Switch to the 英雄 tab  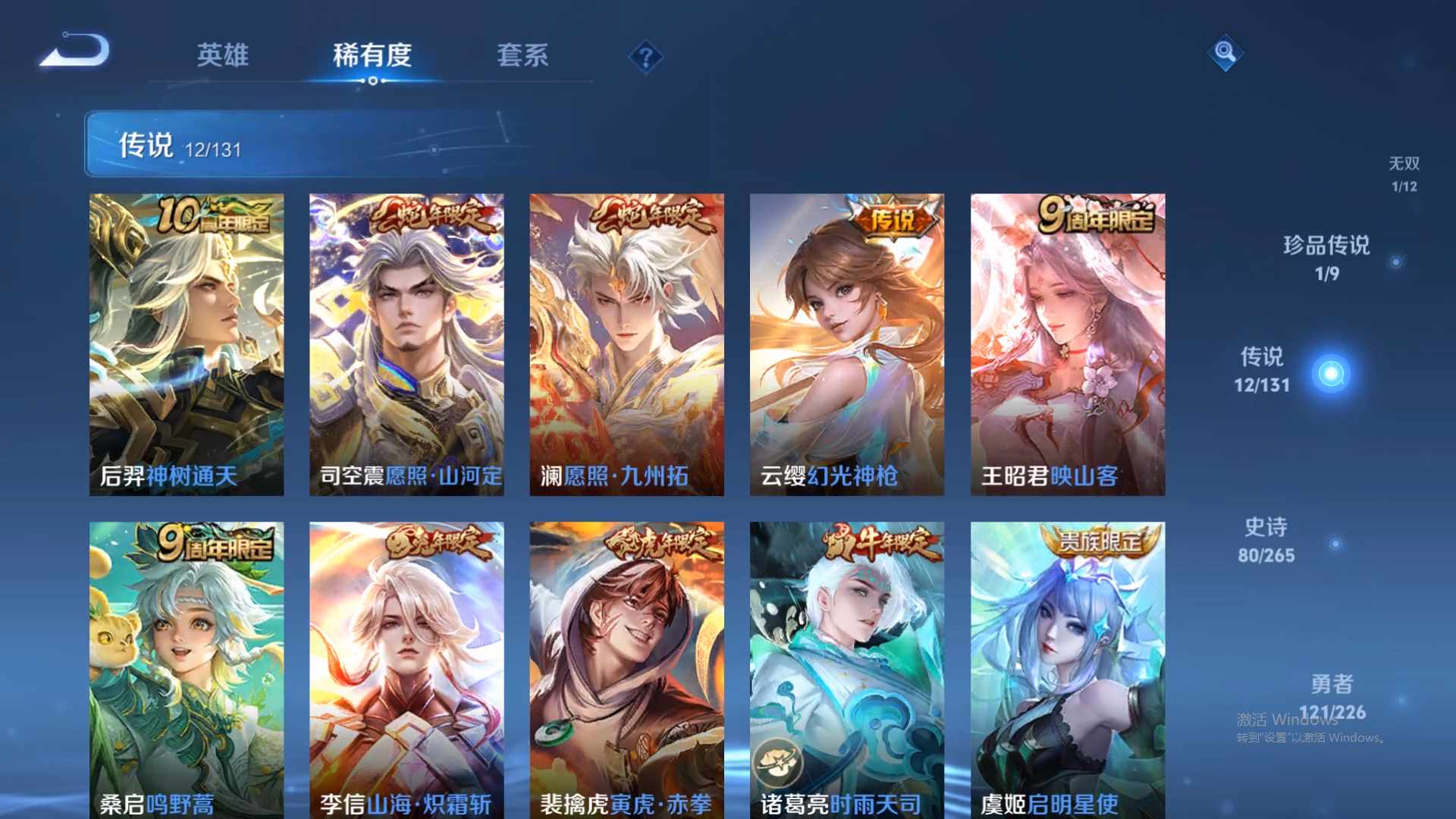223,56
